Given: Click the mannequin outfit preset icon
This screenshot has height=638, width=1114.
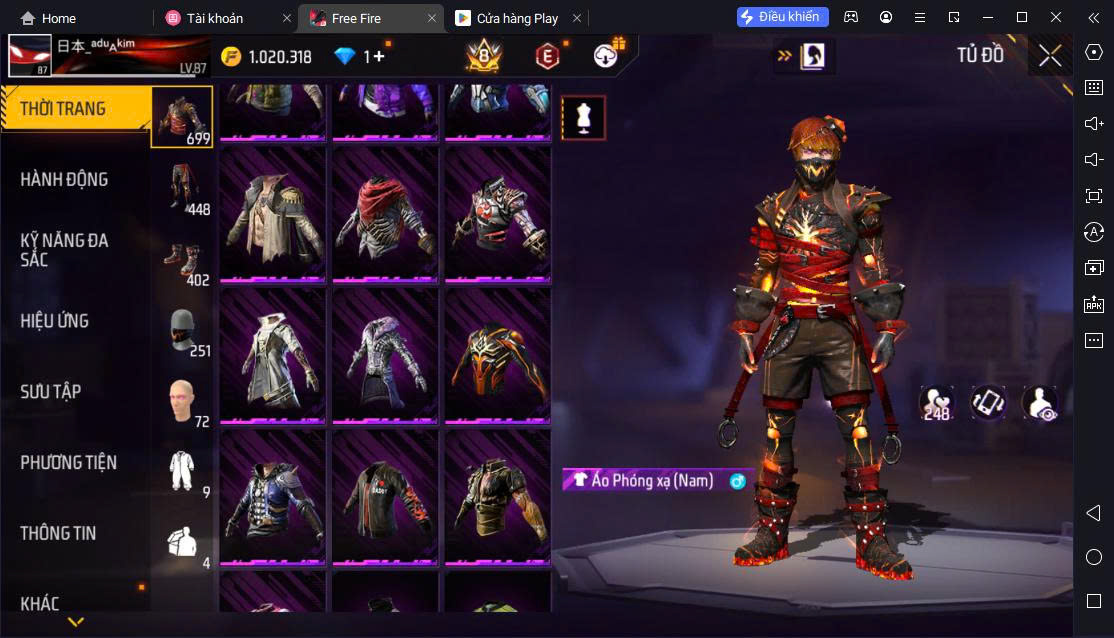Looking at the screenshot, I should pos(583,118).
